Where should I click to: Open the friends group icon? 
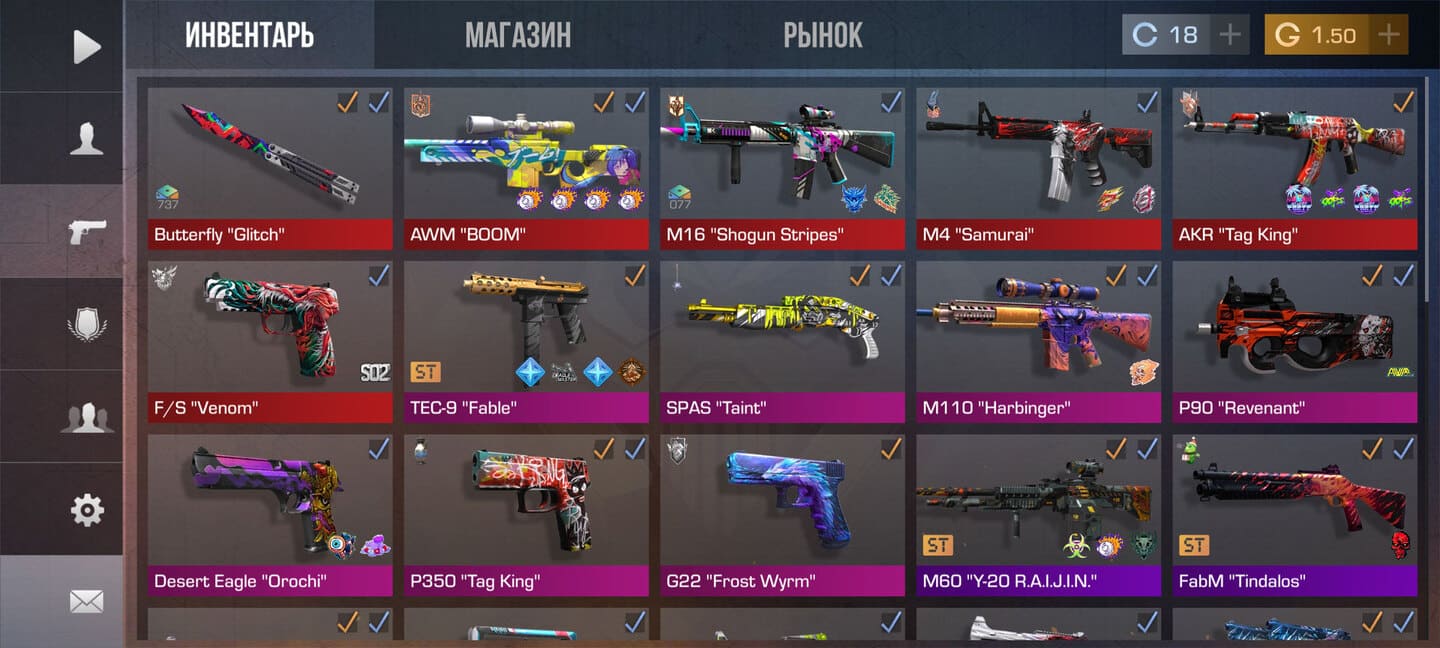[x=87, y=417]
